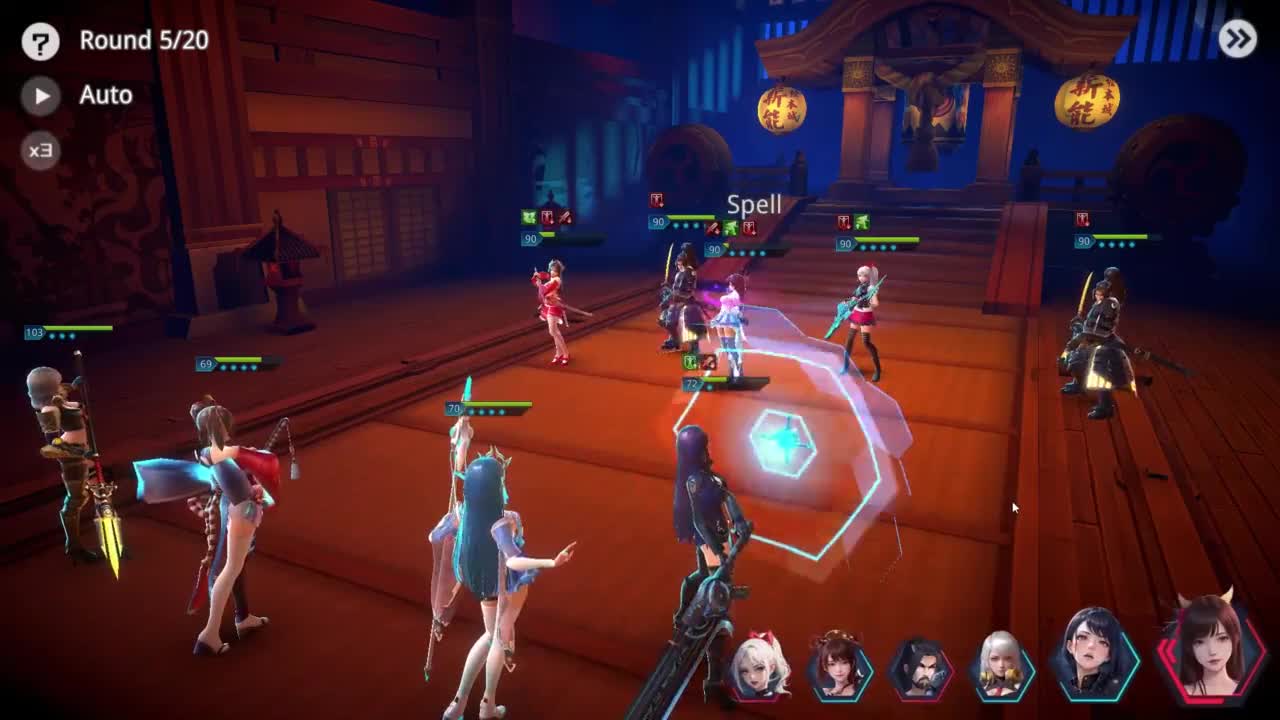The width and height of the screenshot is (1280, 720).
Task: Change the x3 battle speed
Action: tap(40, 151)
